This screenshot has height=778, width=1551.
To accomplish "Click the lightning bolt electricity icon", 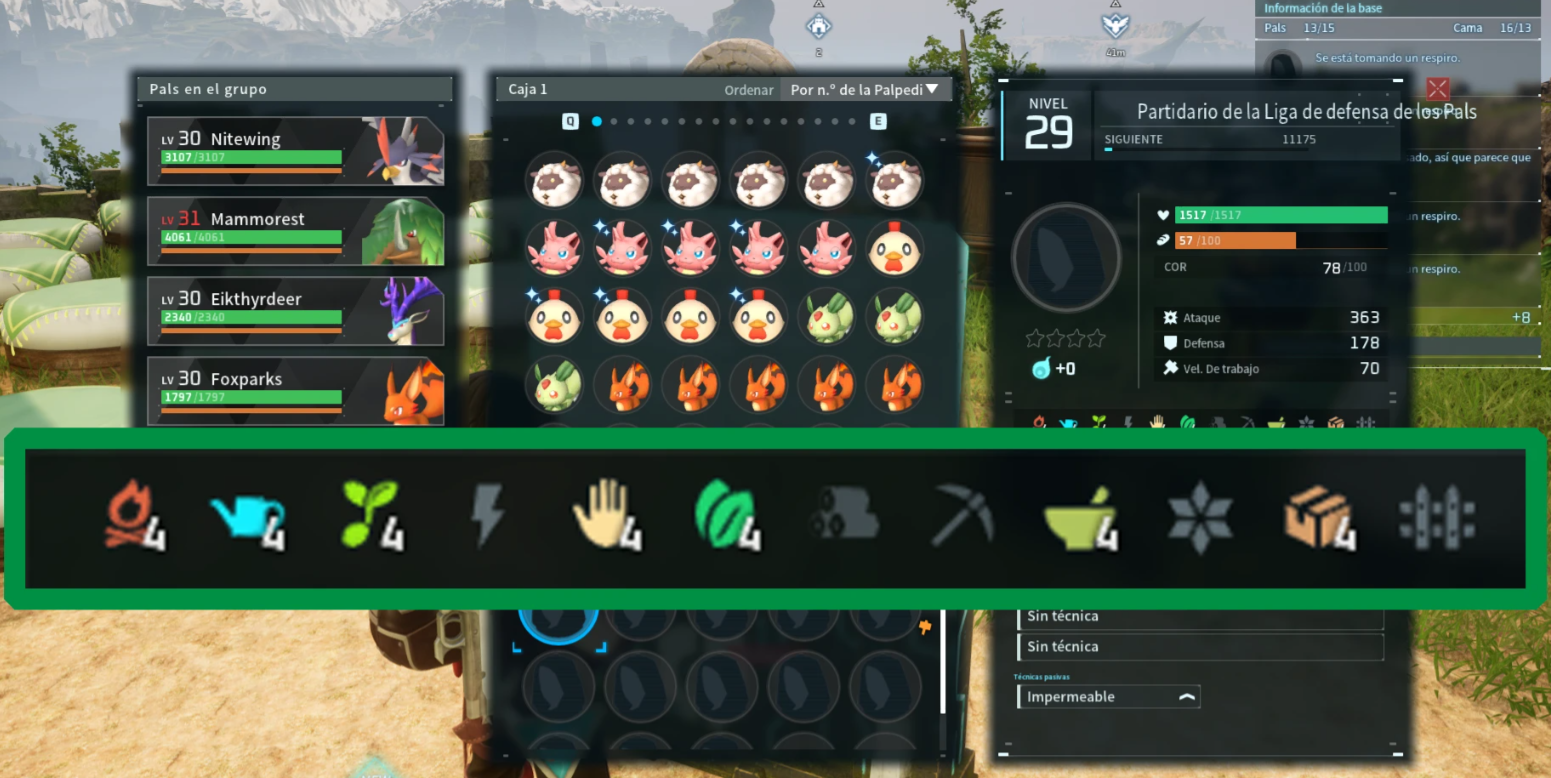I will (488, 517).
